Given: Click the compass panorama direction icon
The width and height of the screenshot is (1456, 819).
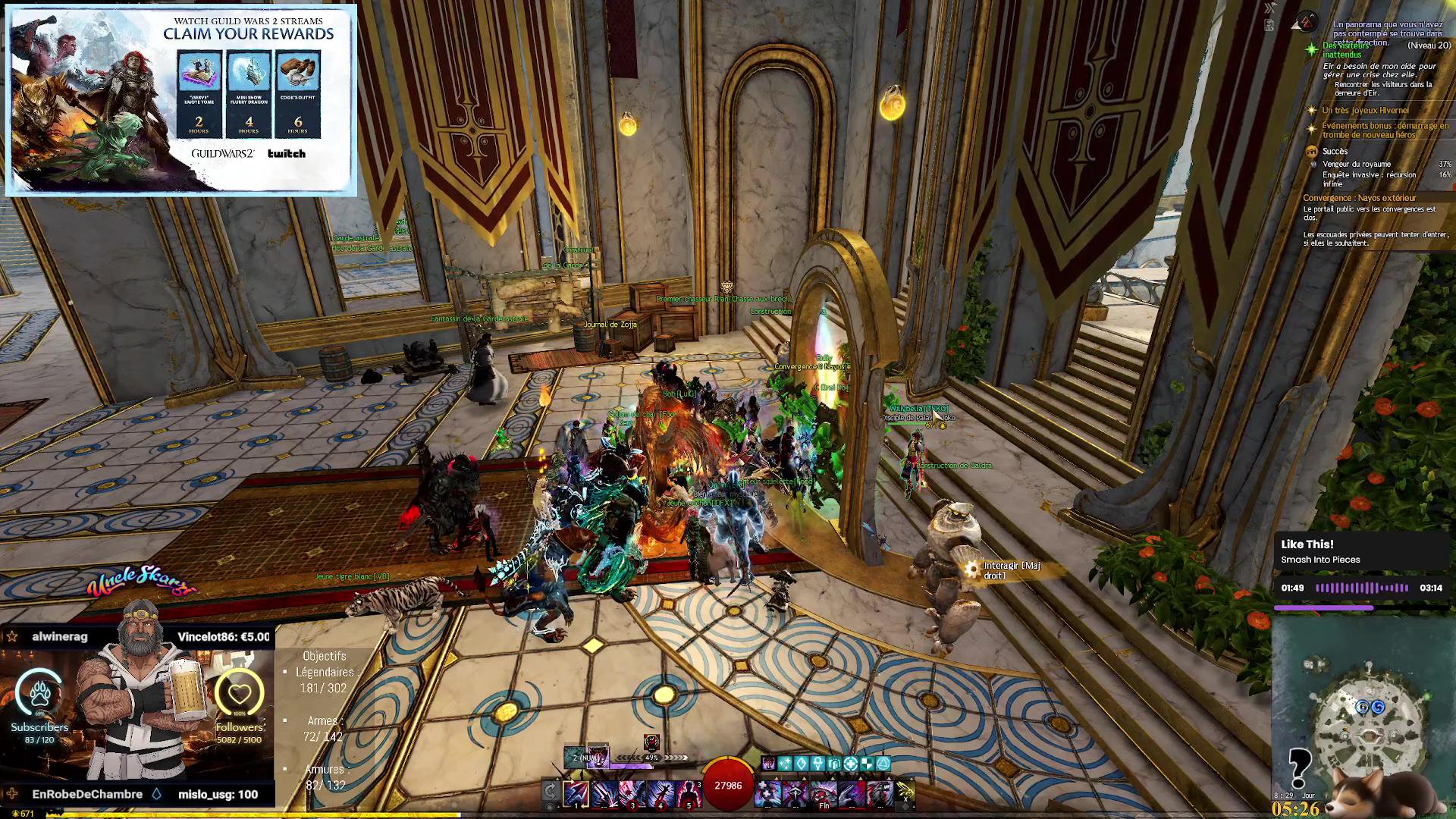Looking at the screenshot, I should point(1304,23).
